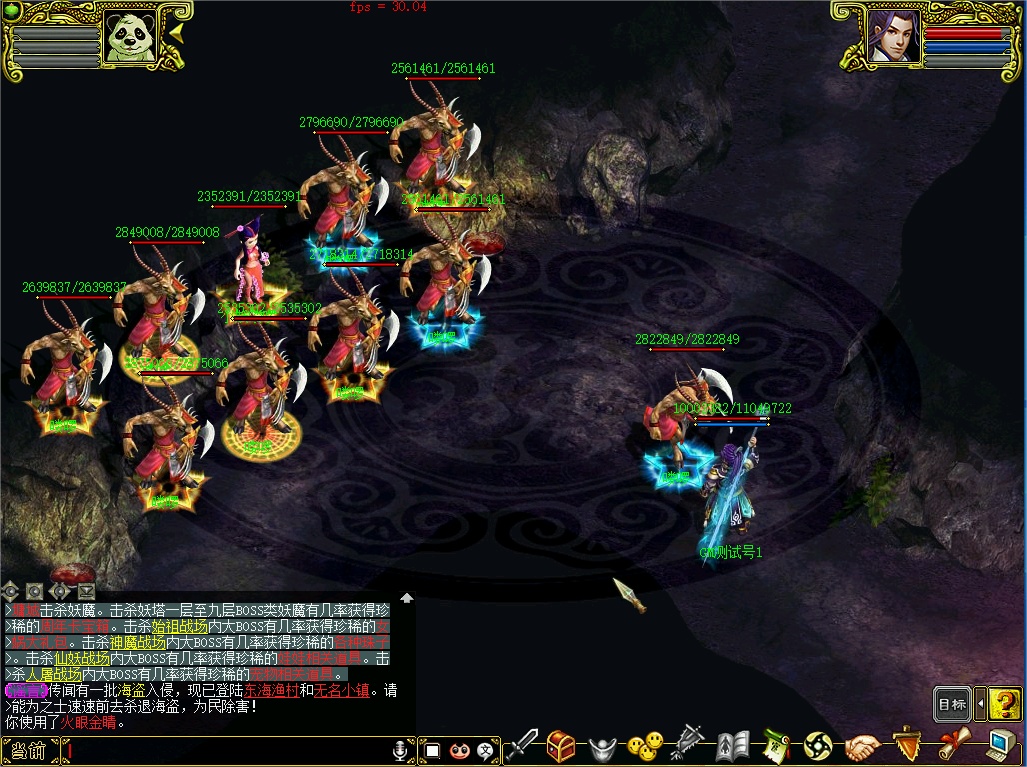Open the computer system settings icon
Viewport: 1027px width, 767px height.
tap(999, 745)
